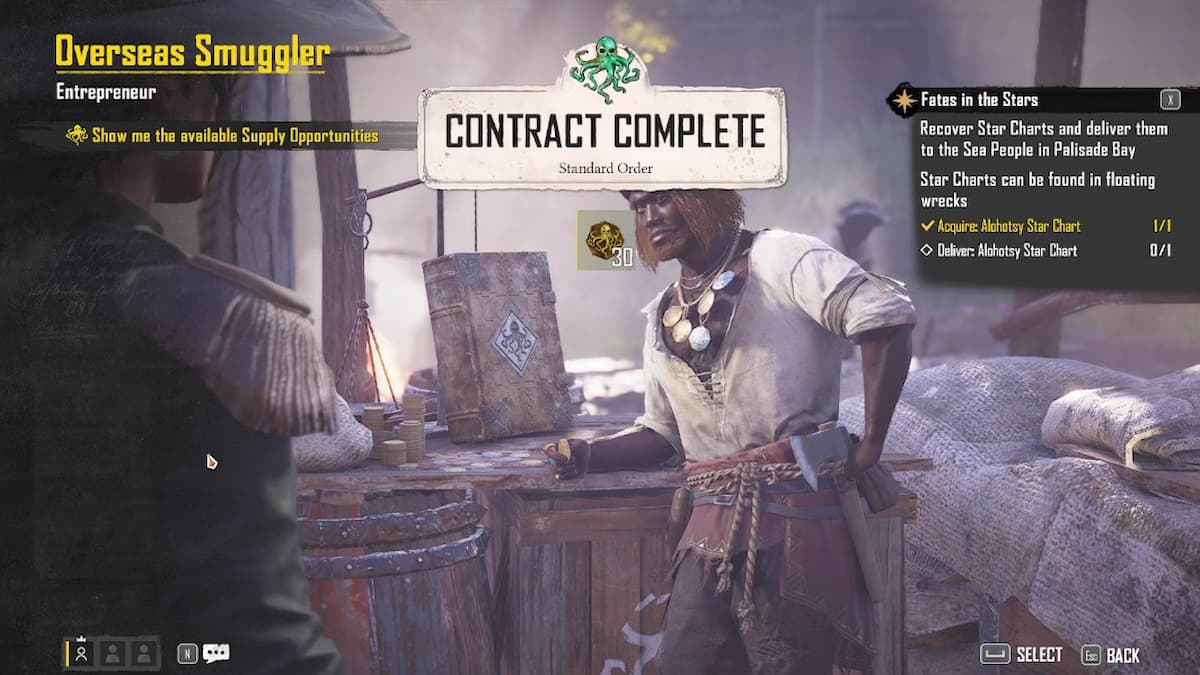Go back using the BACK label

[x=1122, y=655]
